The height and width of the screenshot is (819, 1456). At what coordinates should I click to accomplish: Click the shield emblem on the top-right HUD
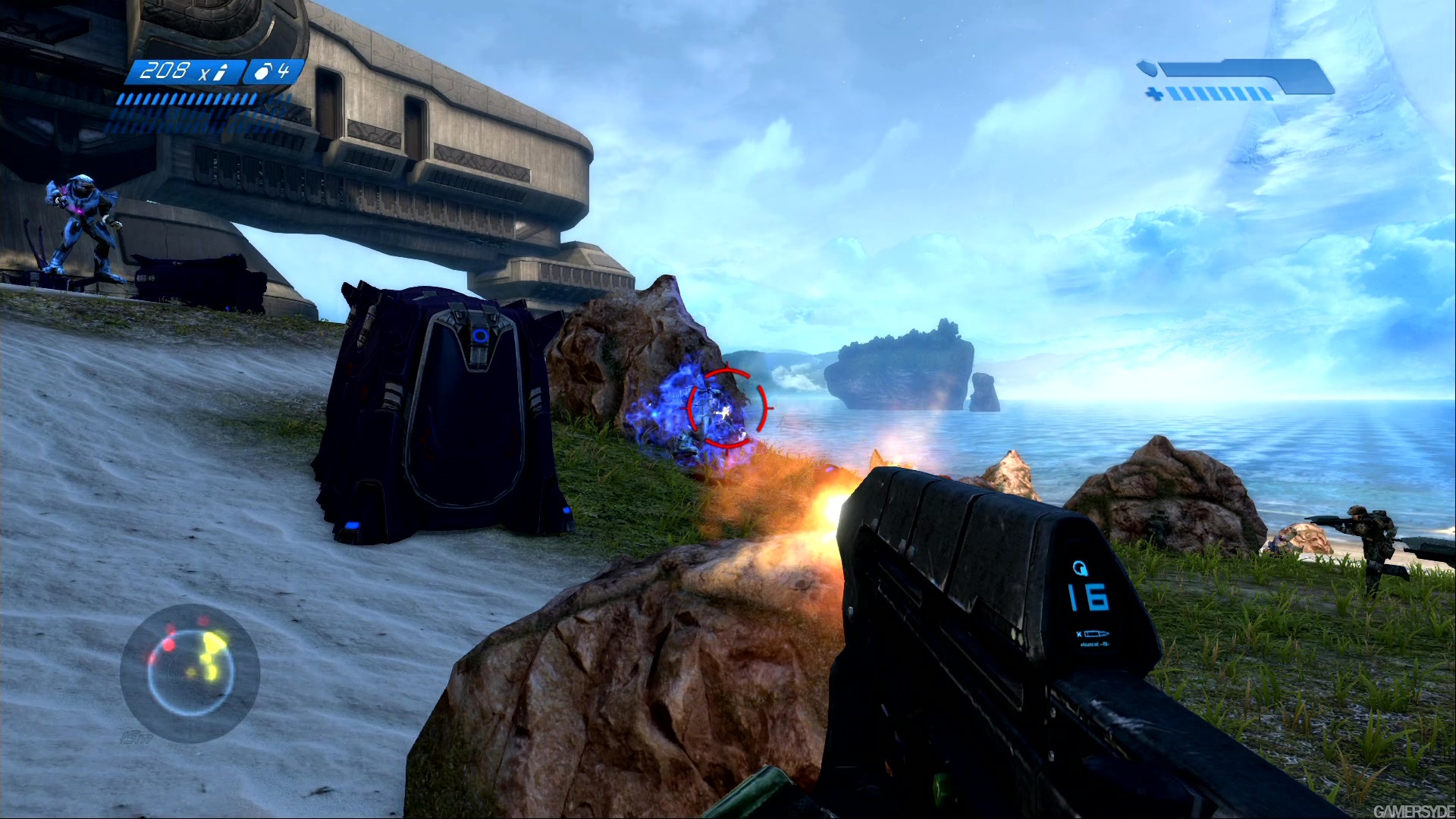pyautogui.click(x=1149, y=68)
